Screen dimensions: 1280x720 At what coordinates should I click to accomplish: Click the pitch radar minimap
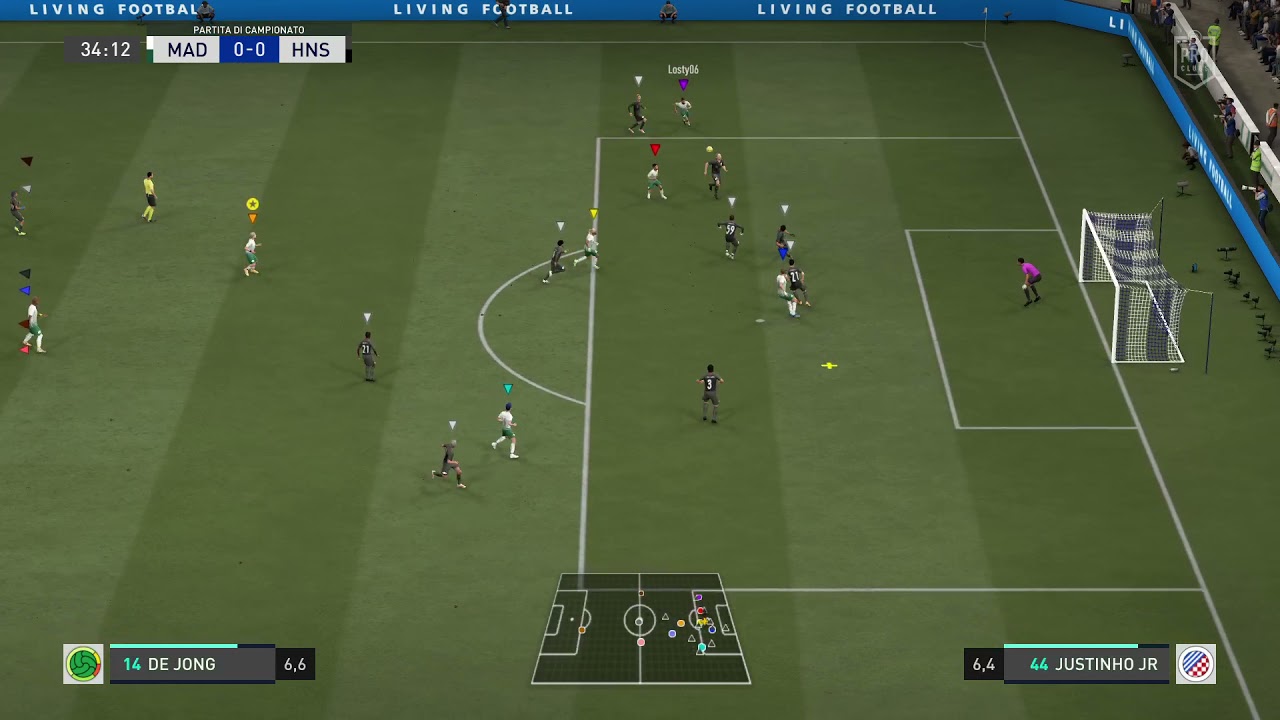(641, 628)
